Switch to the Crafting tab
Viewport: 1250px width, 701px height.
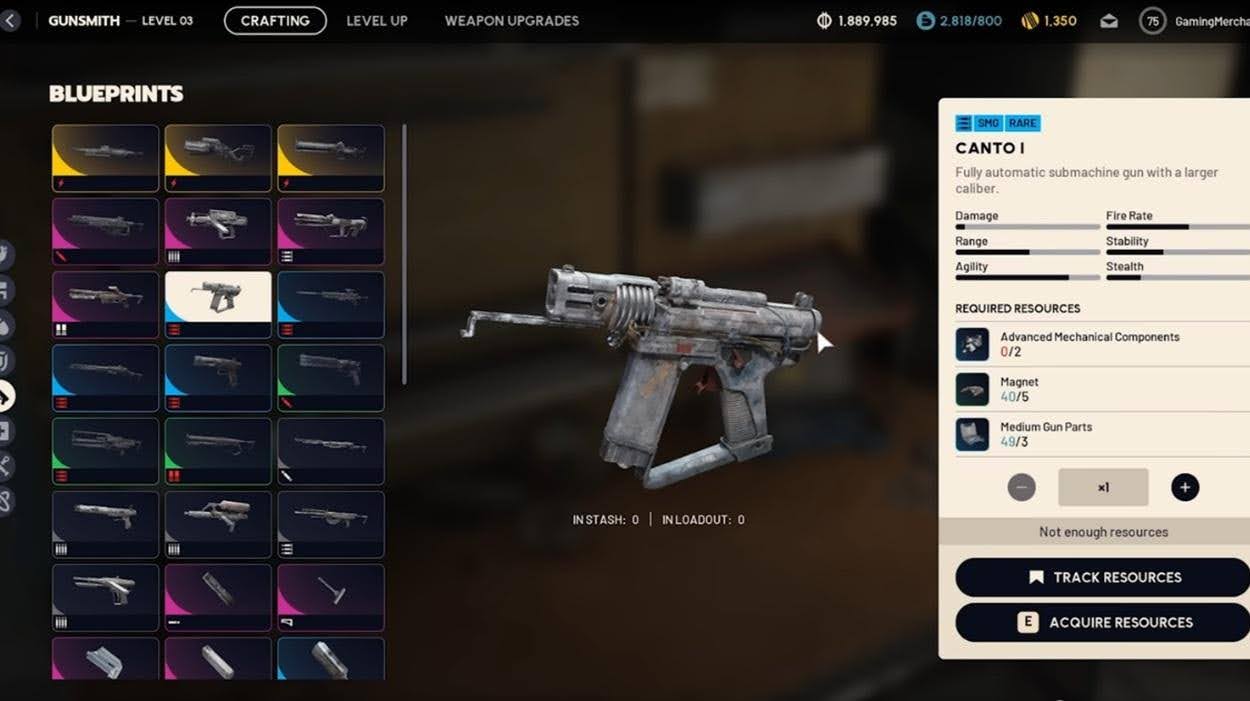pyautogui.click(x=275, y=20)
